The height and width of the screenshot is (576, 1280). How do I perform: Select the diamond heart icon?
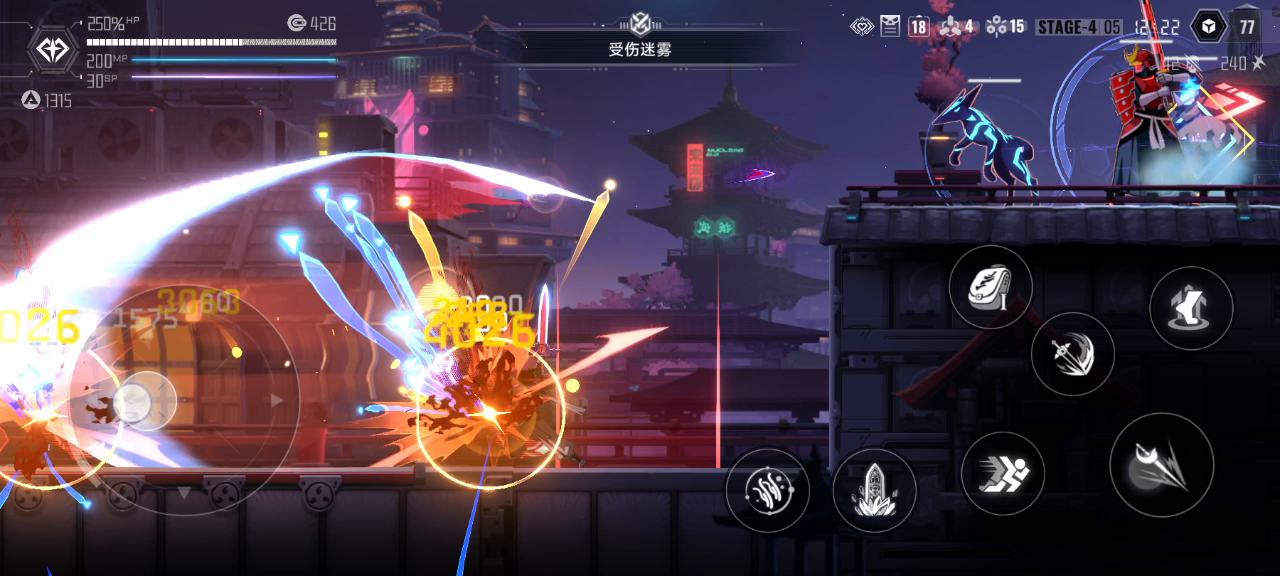pos(862,27)
